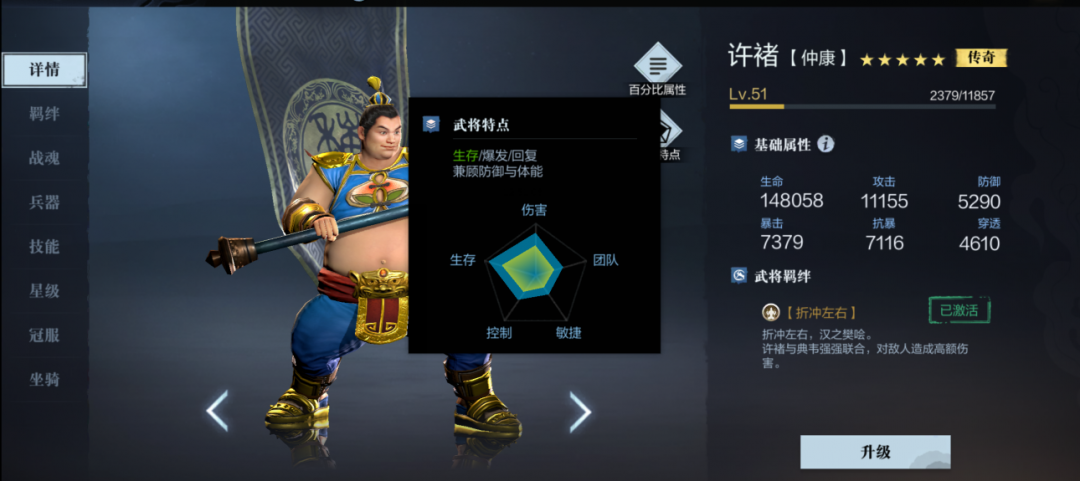This screenshot has height=481, width=1080.
Task: Select the 冠服 costume tab
Action: point(44,335)
